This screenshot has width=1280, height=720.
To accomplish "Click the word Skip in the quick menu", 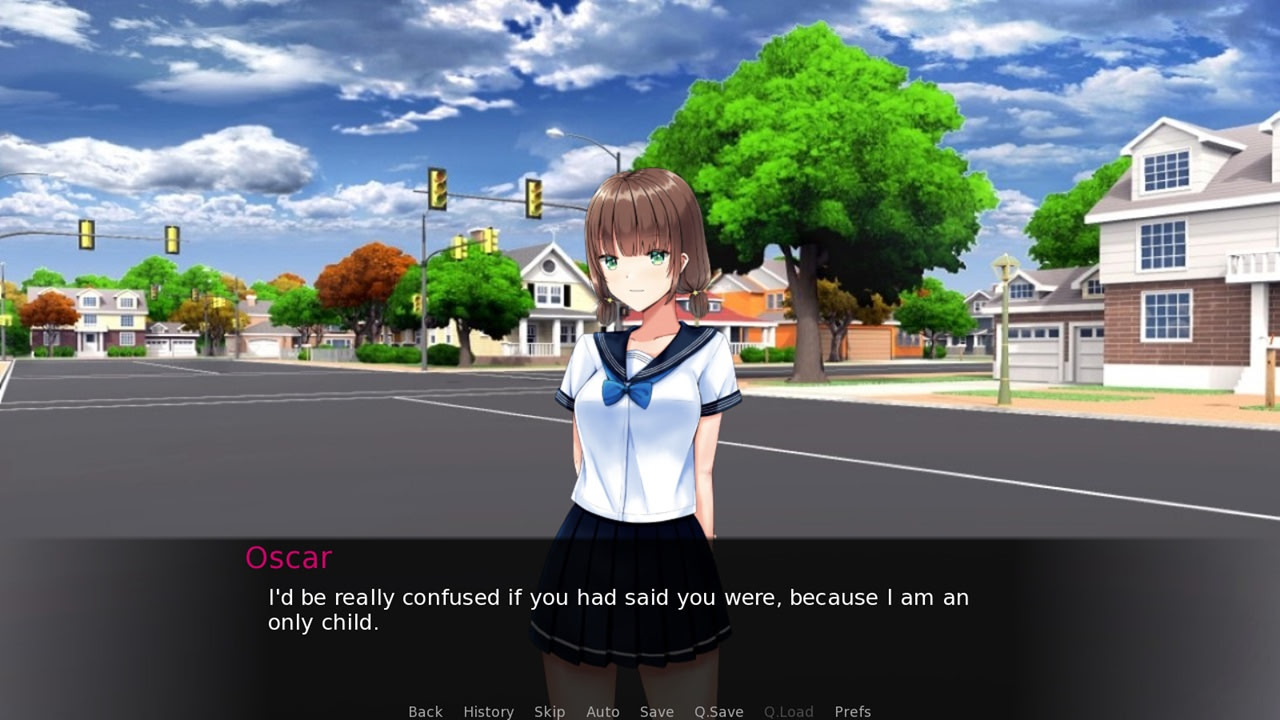I will tap(549, 711).
